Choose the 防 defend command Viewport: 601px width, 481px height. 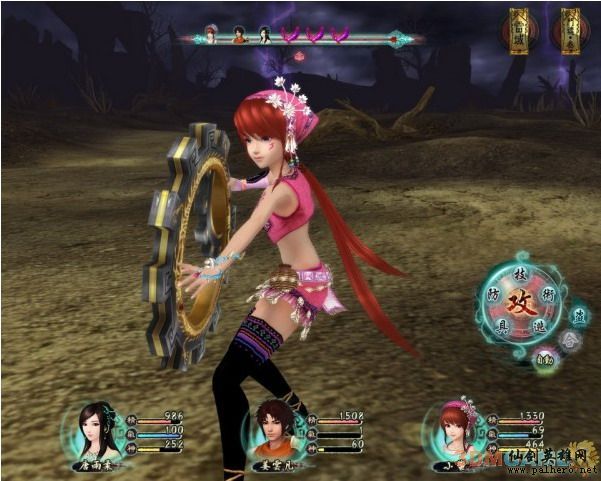click(492, 297)
